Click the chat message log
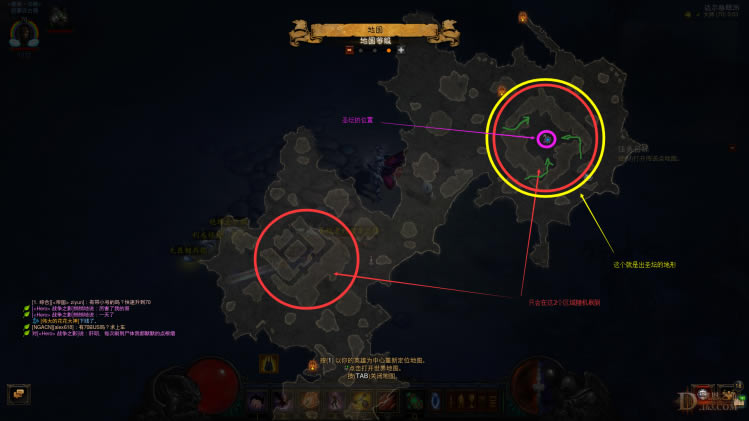The width and height of the screenshot is (749, 421). 100,316
